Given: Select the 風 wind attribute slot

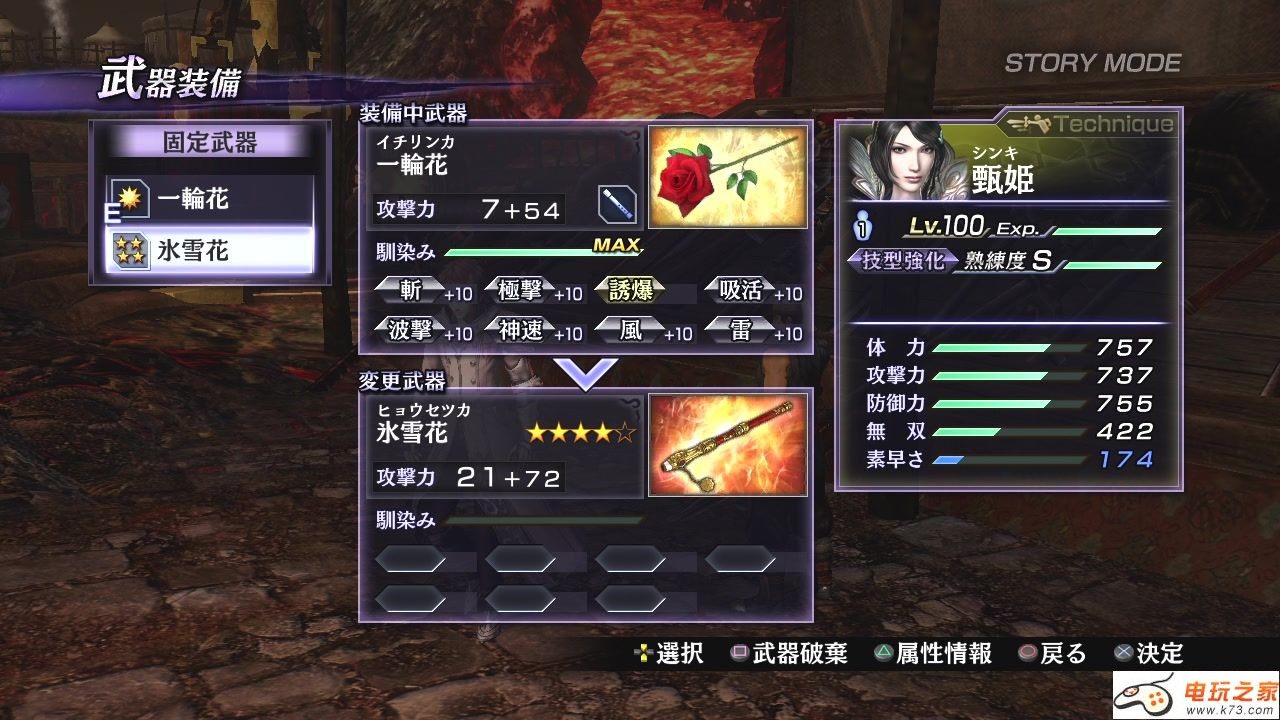Looking at the screenshot, I should 632,330.
